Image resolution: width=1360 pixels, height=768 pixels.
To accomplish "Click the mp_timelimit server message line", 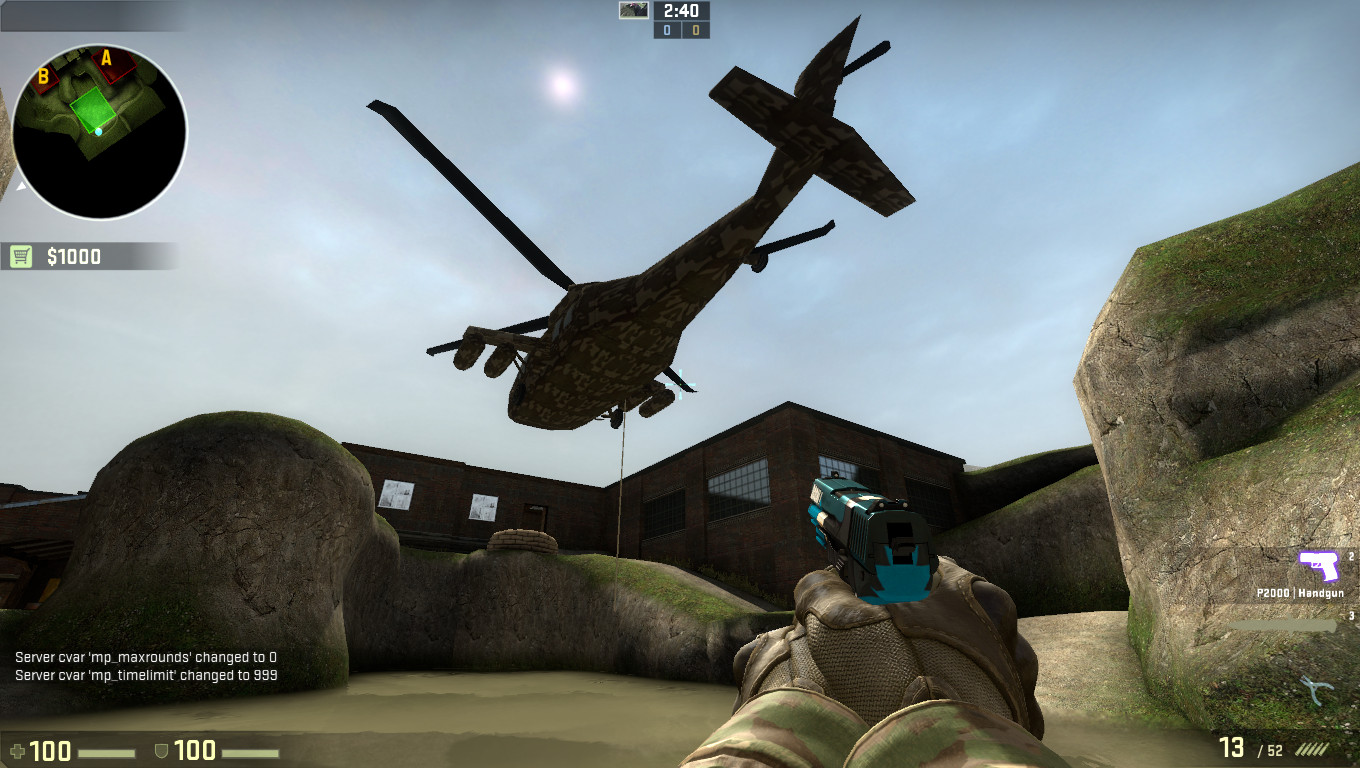I will (x=146, y=673).
